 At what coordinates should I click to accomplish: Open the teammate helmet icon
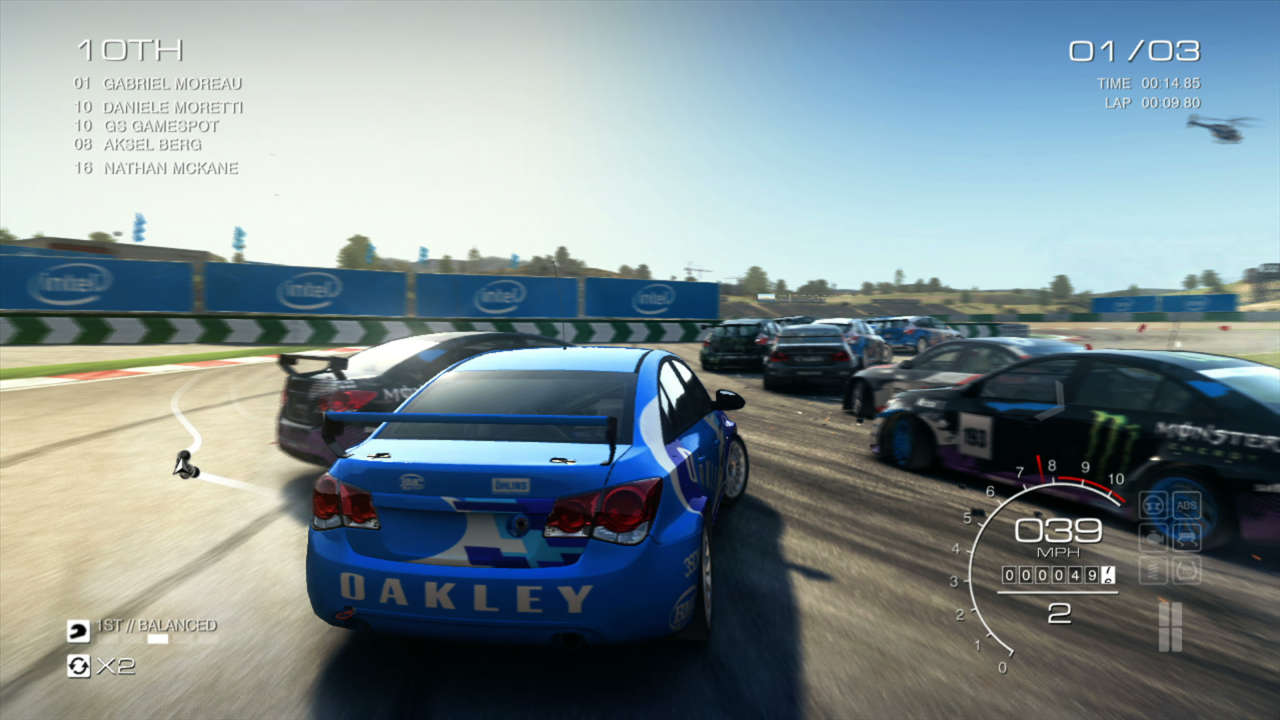coord(78,630)
